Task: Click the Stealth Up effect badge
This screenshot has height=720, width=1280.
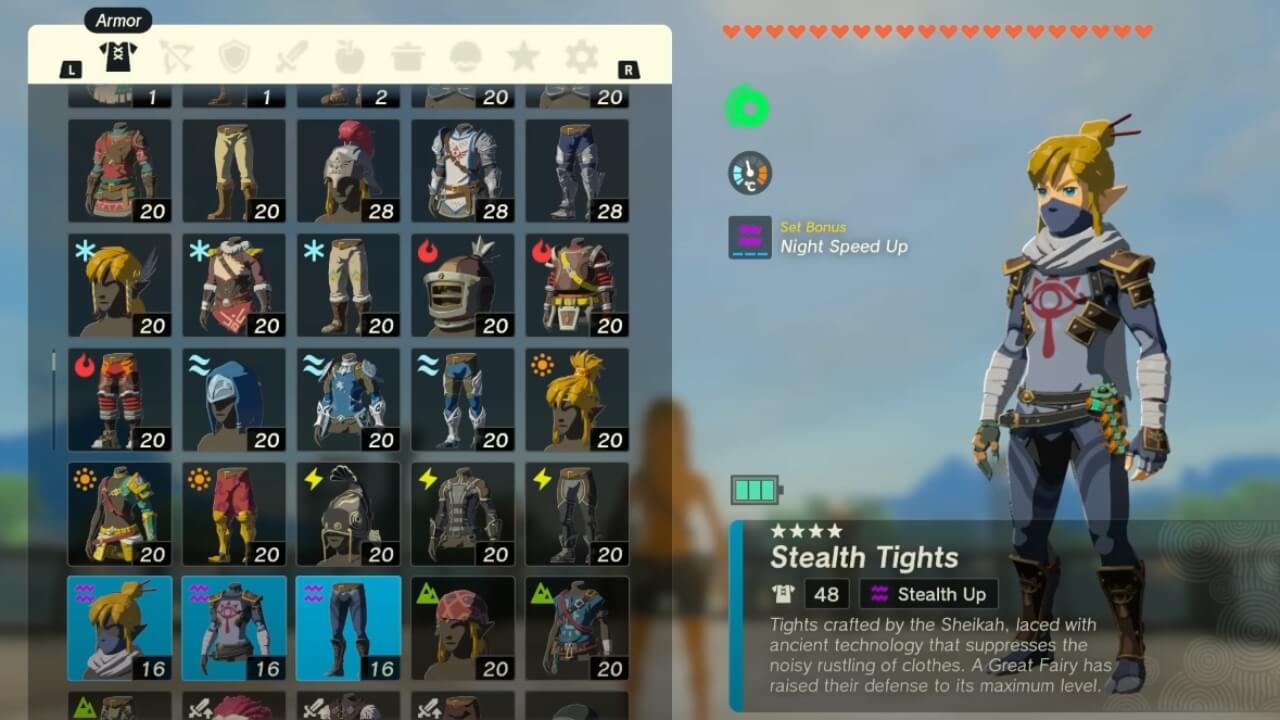Action: (x=928, y=593)
